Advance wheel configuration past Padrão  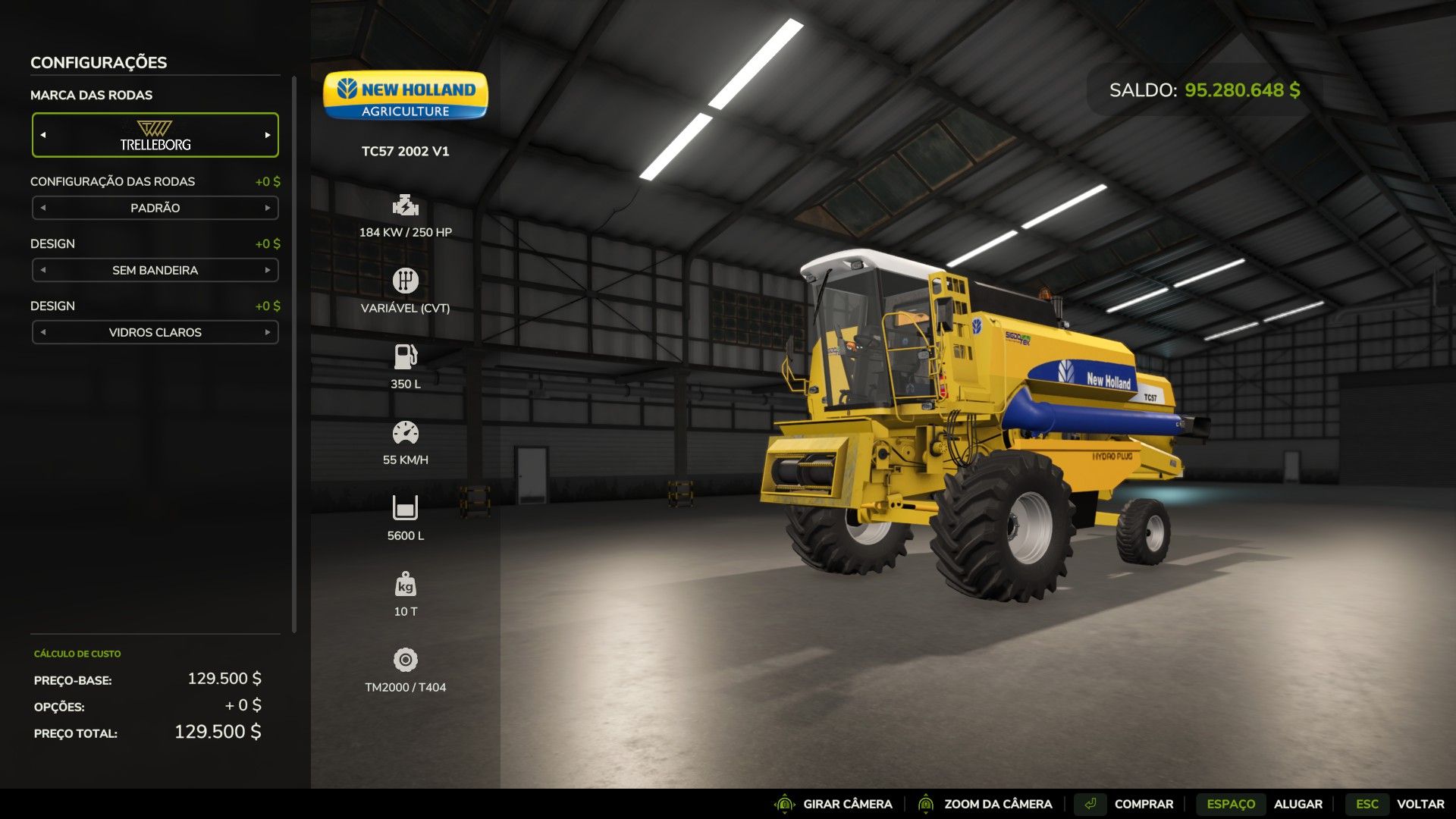[268, 208]
